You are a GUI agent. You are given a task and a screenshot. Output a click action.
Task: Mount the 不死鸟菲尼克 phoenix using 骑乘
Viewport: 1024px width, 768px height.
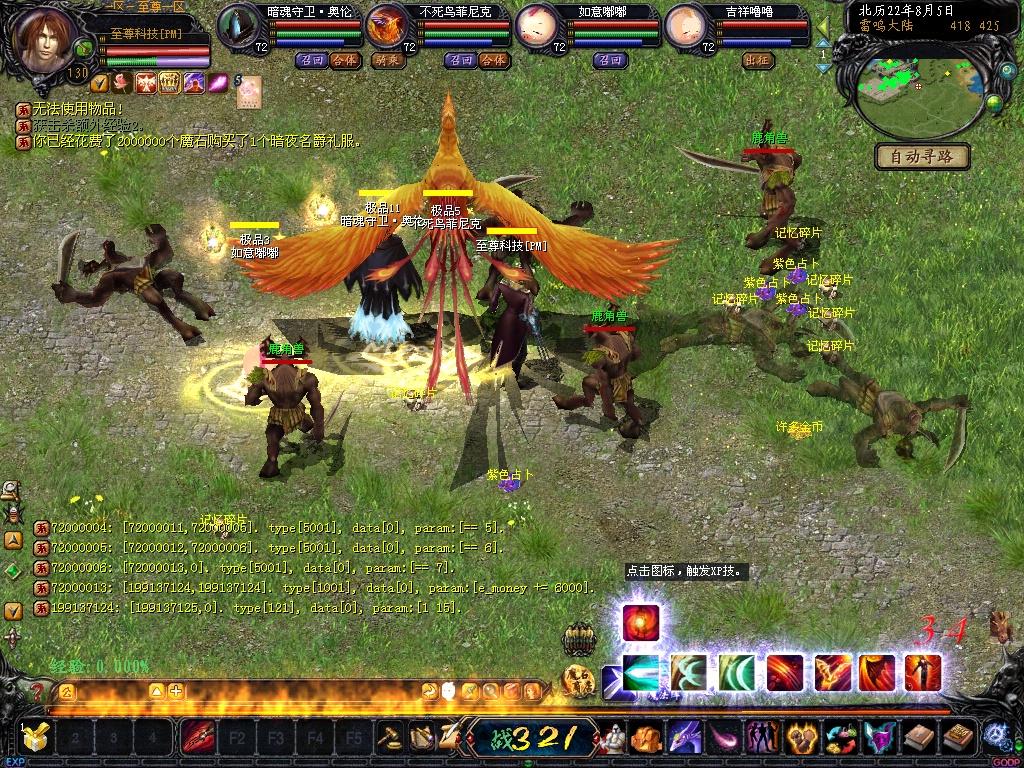coord(387,60)
